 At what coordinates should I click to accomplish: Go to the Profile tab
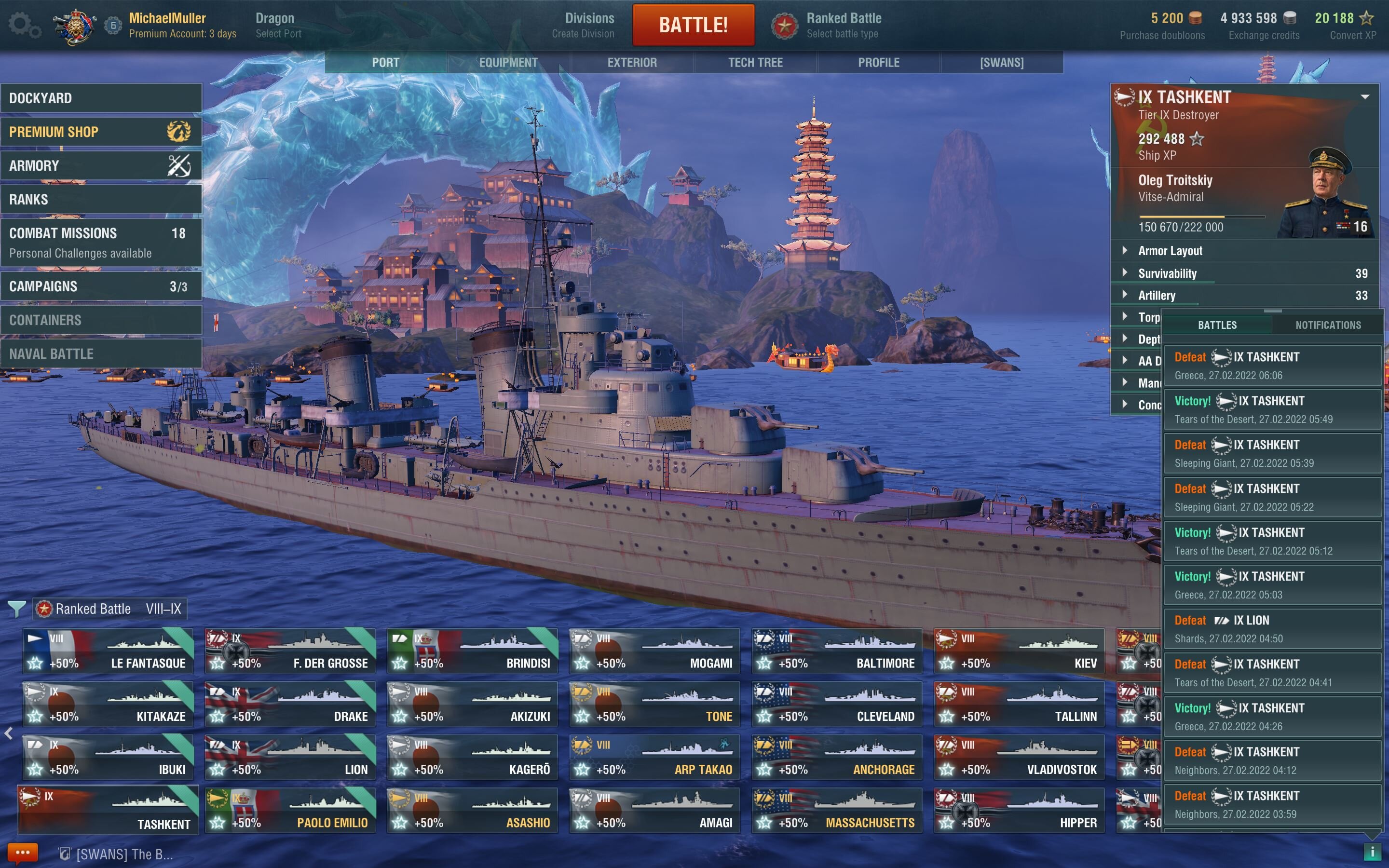pyautogui.click(x=878, y=63)
